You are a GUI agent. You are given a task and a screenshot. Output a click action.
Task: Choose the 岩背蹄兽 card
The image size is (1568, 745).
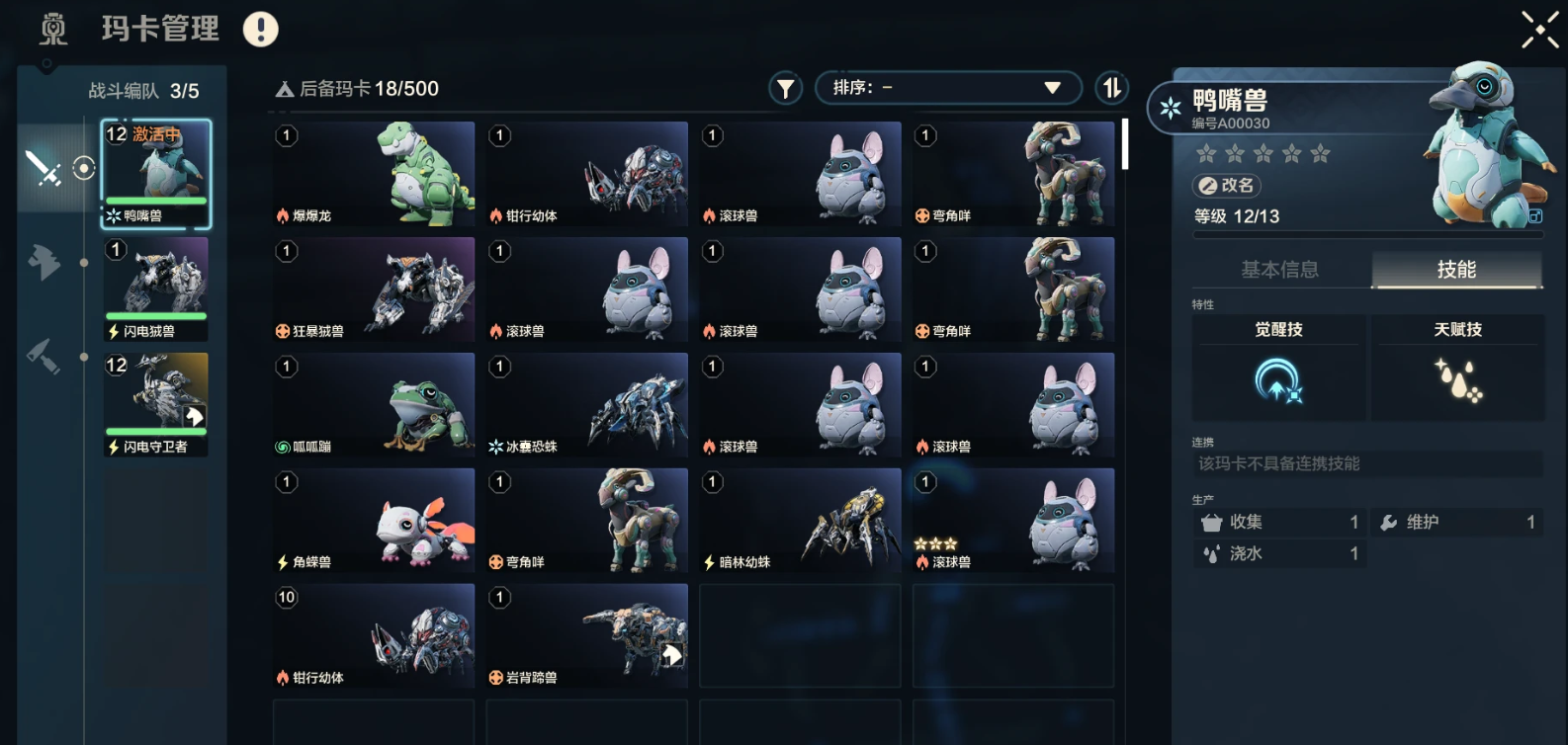(x=588, y=636)
